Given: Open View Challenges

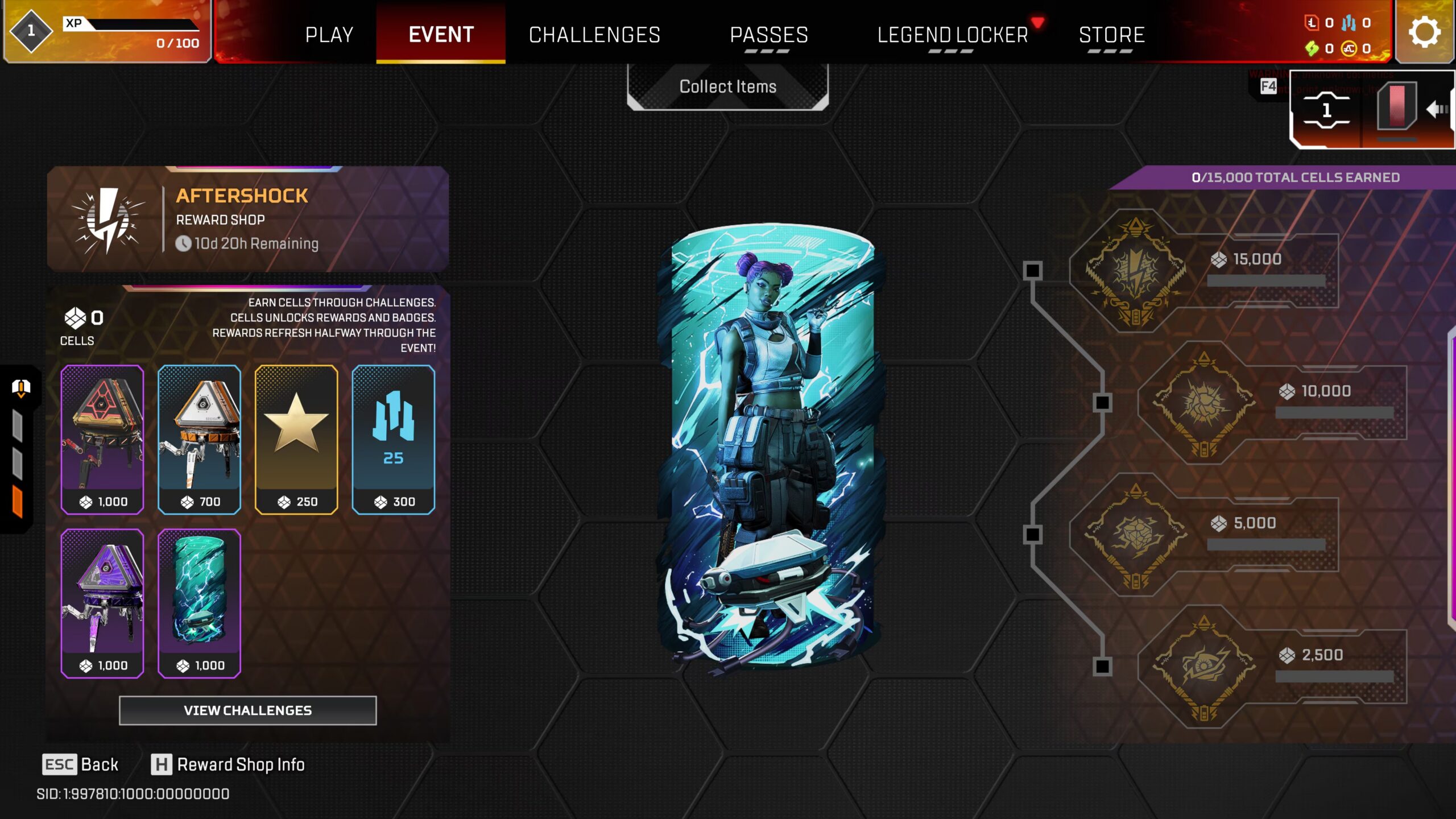Looking at the screenshot, I should click(x=247, y=710).
